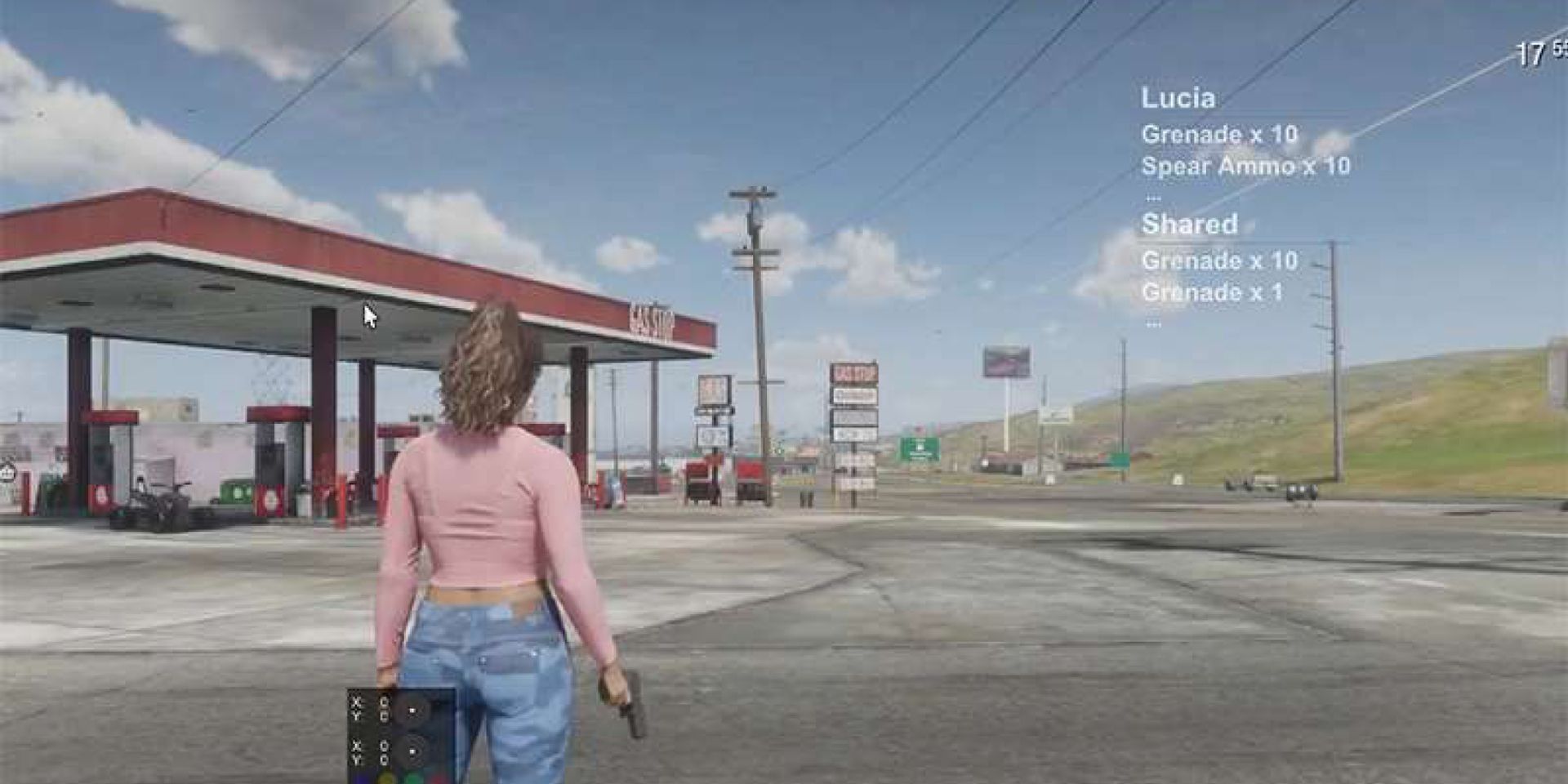This screenshot has width=1568, height=784.
Task: Pick Grenade x 10 under Shared heading
Action: tap(1219, 261)
